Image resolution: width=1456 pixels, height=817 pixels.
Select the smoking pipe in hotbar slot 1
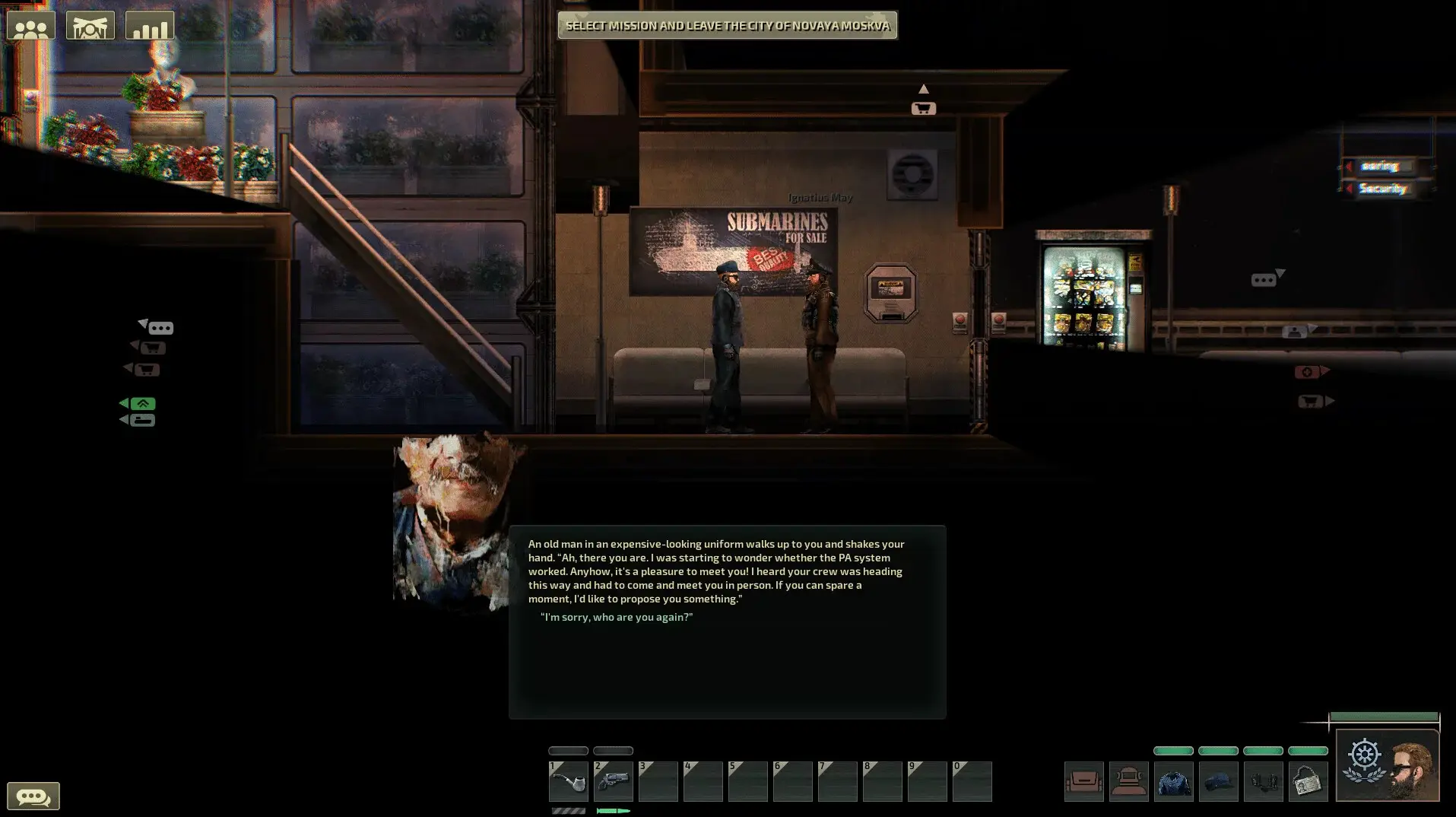click(x=568, y=781)
